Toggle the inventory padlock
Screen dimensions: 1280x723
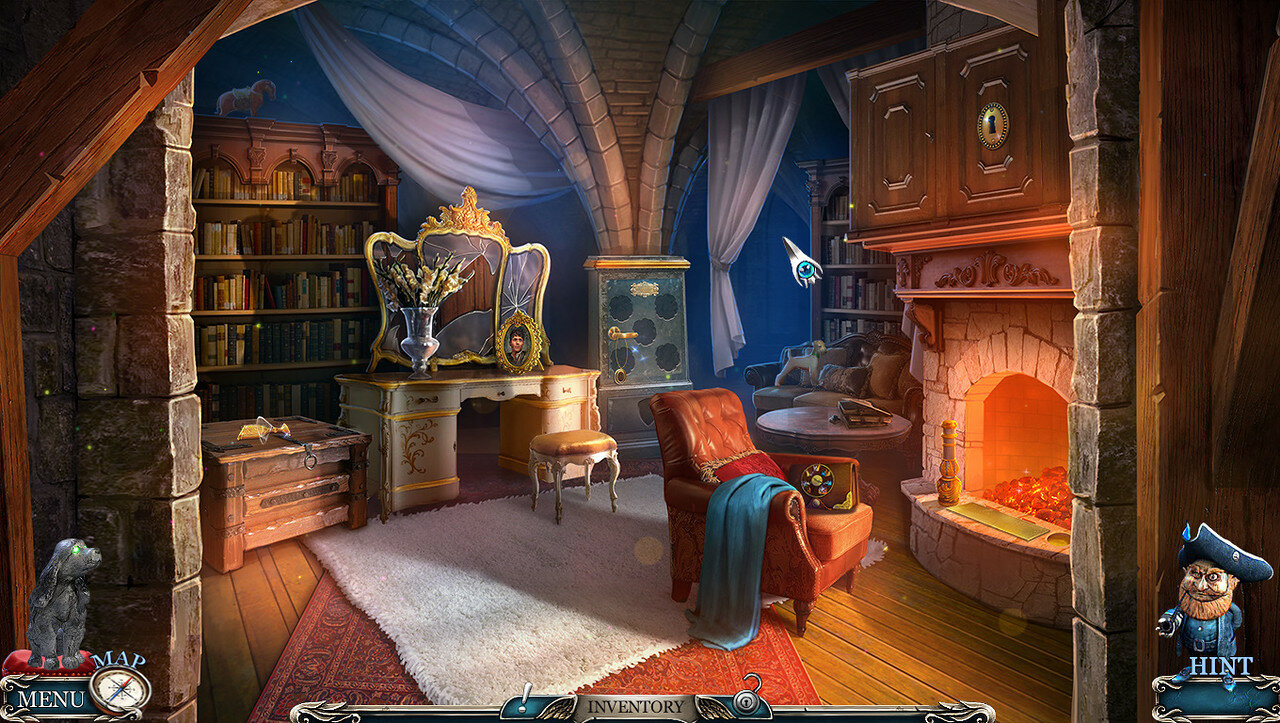point(746,700)
